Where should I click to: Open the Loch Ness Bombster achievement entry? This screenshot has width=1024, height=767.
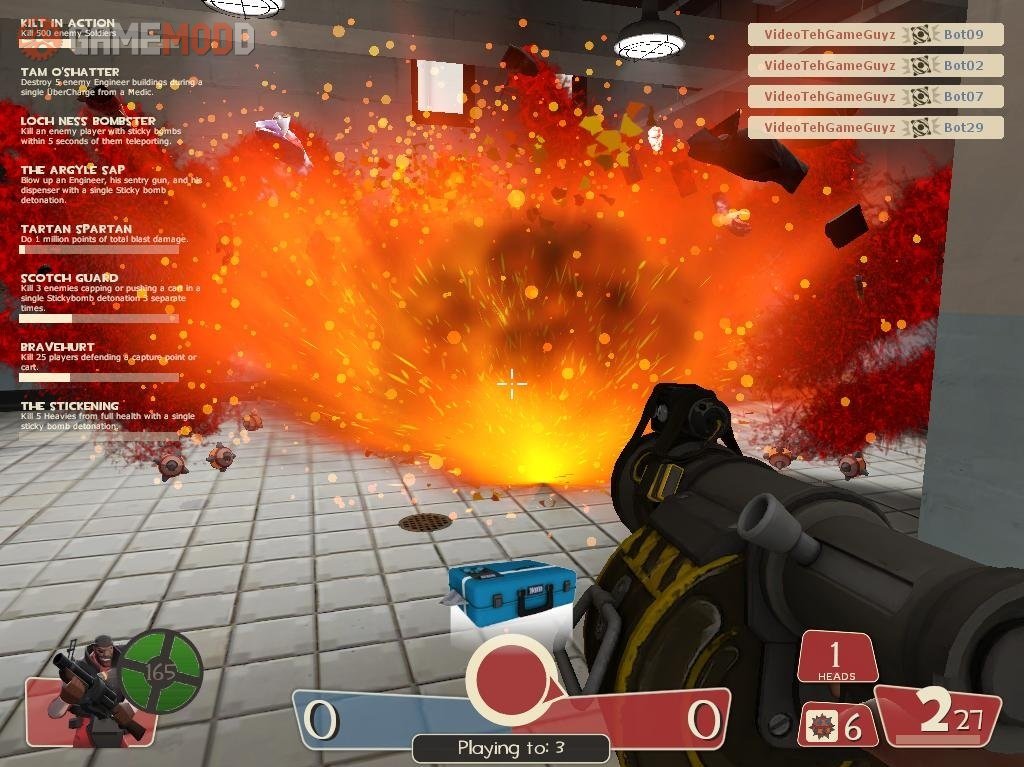(100, 130)
